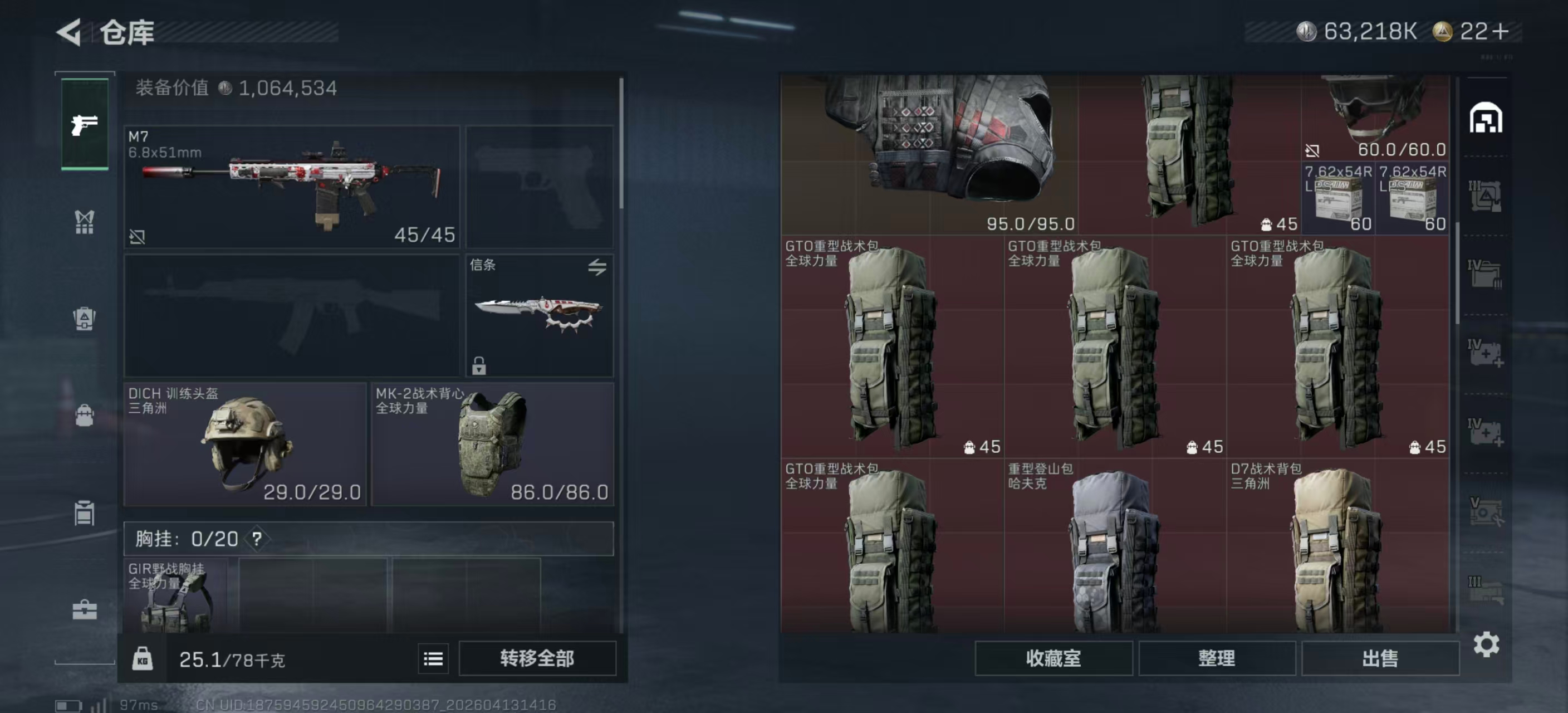Click the 转移全部 transfer all button
The width and height of the screenshot is (1568, 713).
pos(537,658)
